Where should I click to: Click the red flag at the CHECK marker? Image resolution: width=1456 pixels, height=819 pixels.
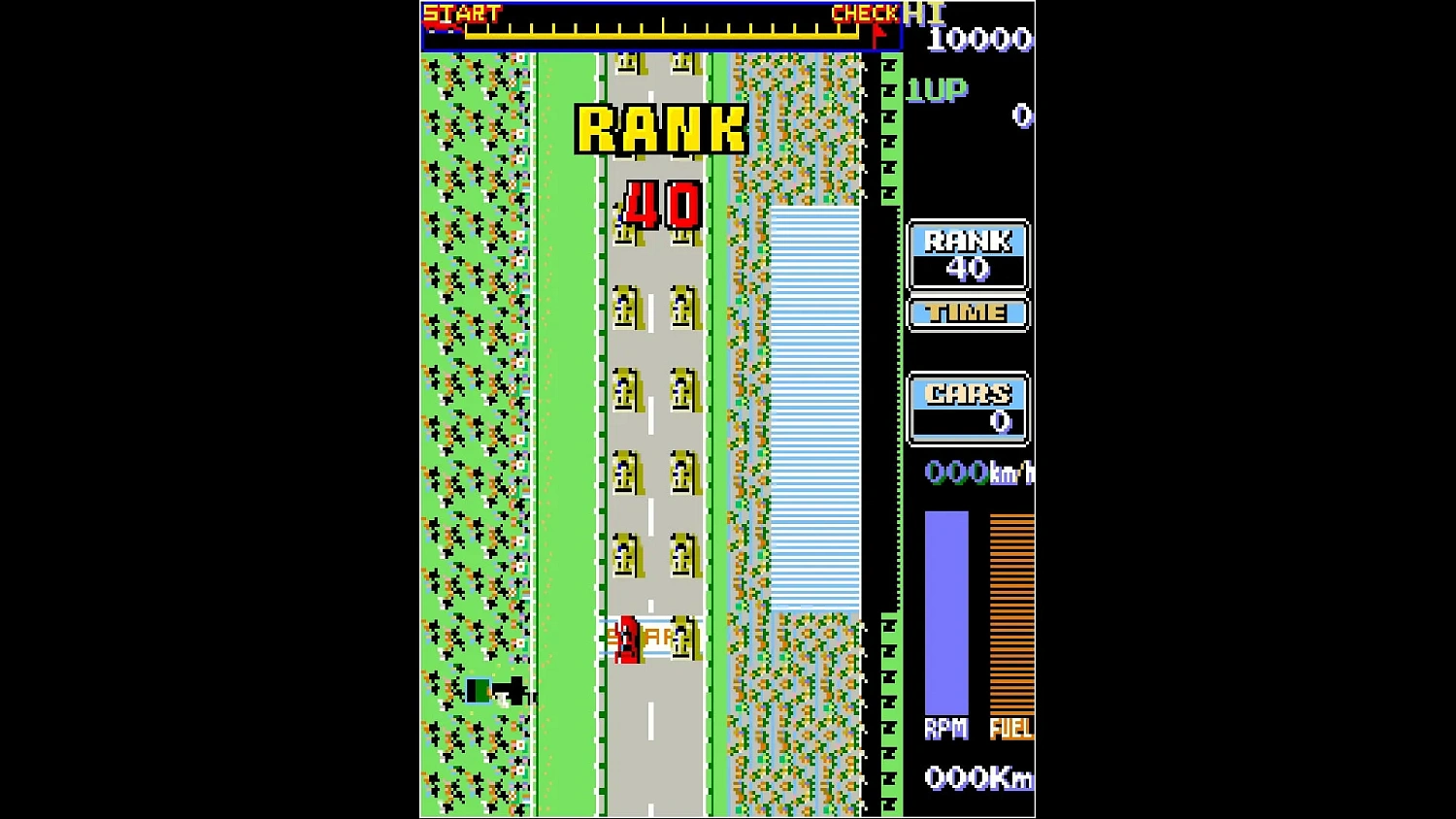pos(878,28)
